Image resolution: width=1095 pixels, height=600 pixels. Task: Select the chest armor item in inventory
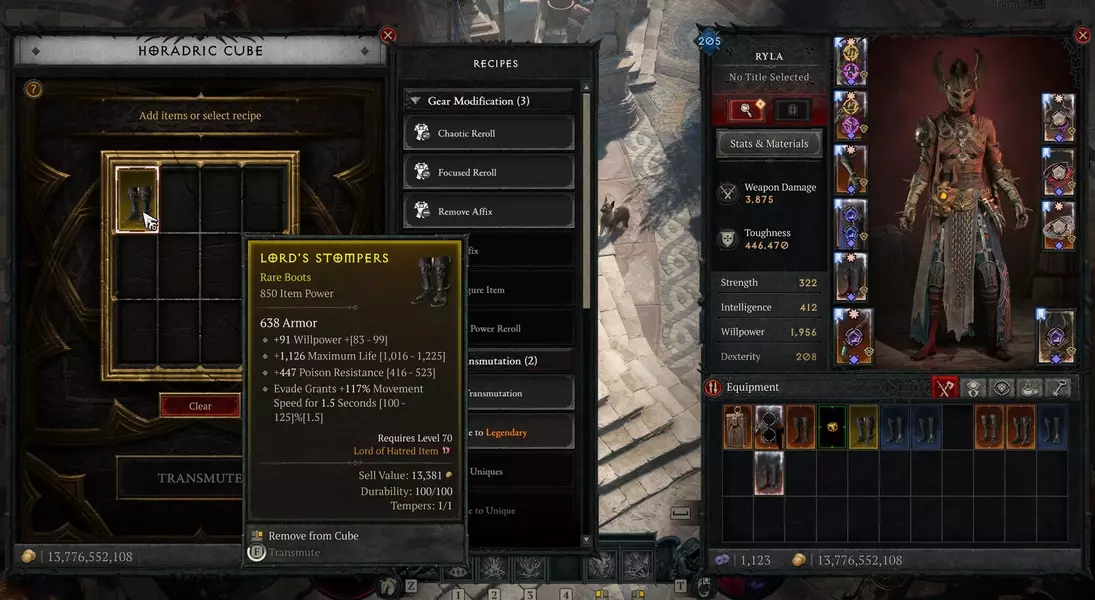click(738, 426)
